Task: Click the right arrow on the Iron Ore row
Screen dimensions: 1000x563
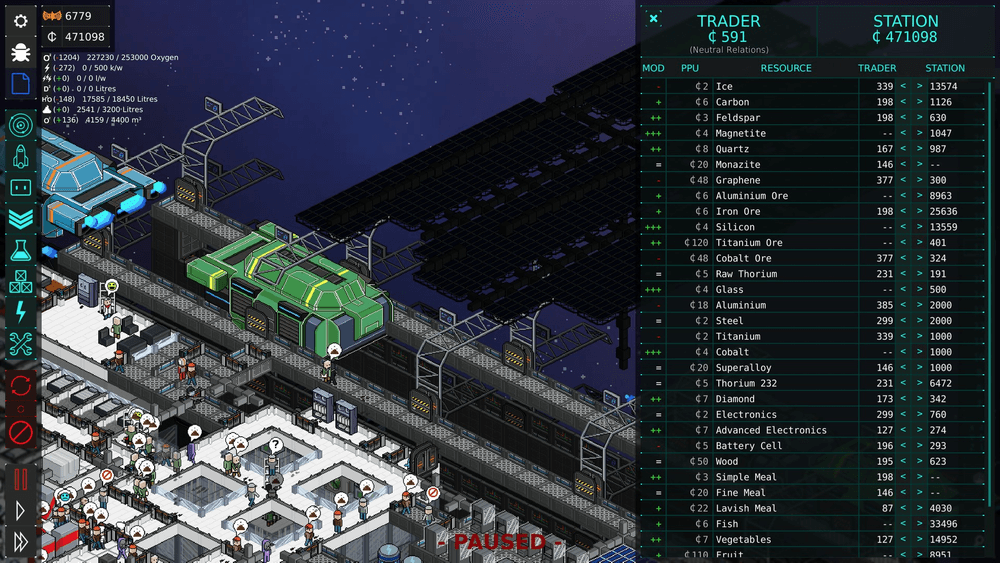Action: coord(920,212)
